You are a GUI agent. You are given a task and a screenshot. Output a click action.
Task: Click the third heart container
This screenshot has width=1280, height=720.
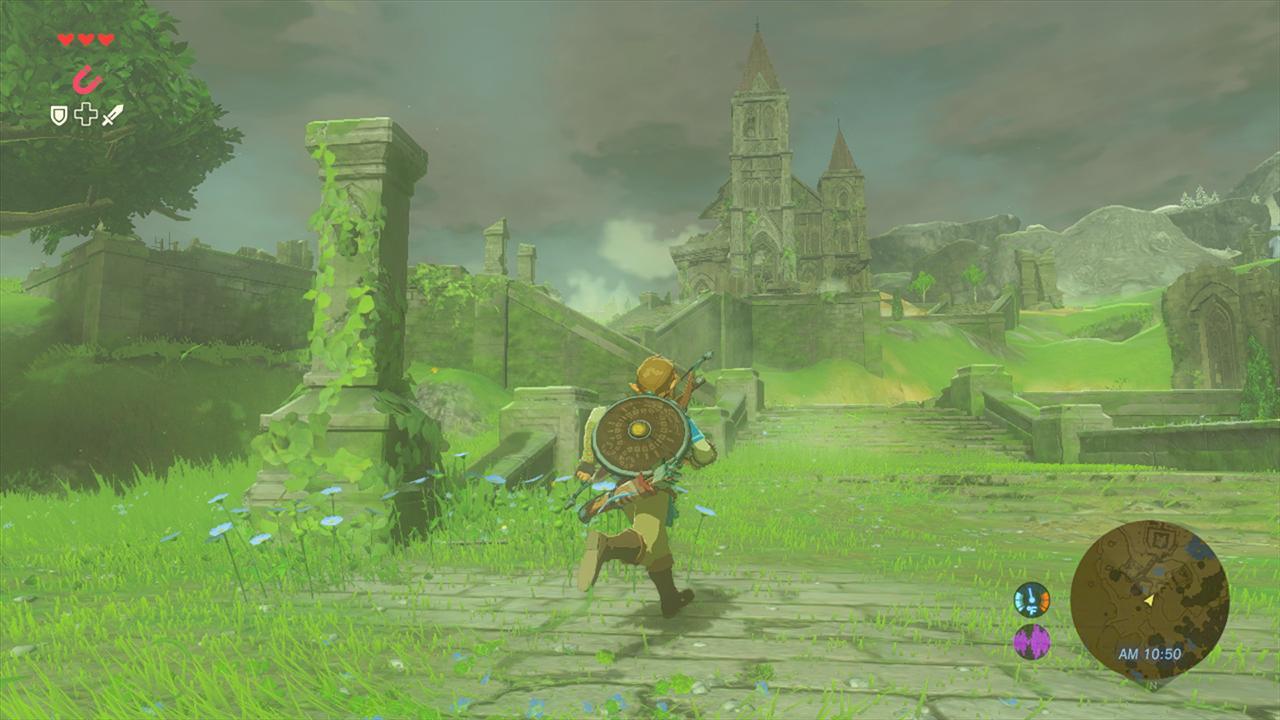click(105, 39)
